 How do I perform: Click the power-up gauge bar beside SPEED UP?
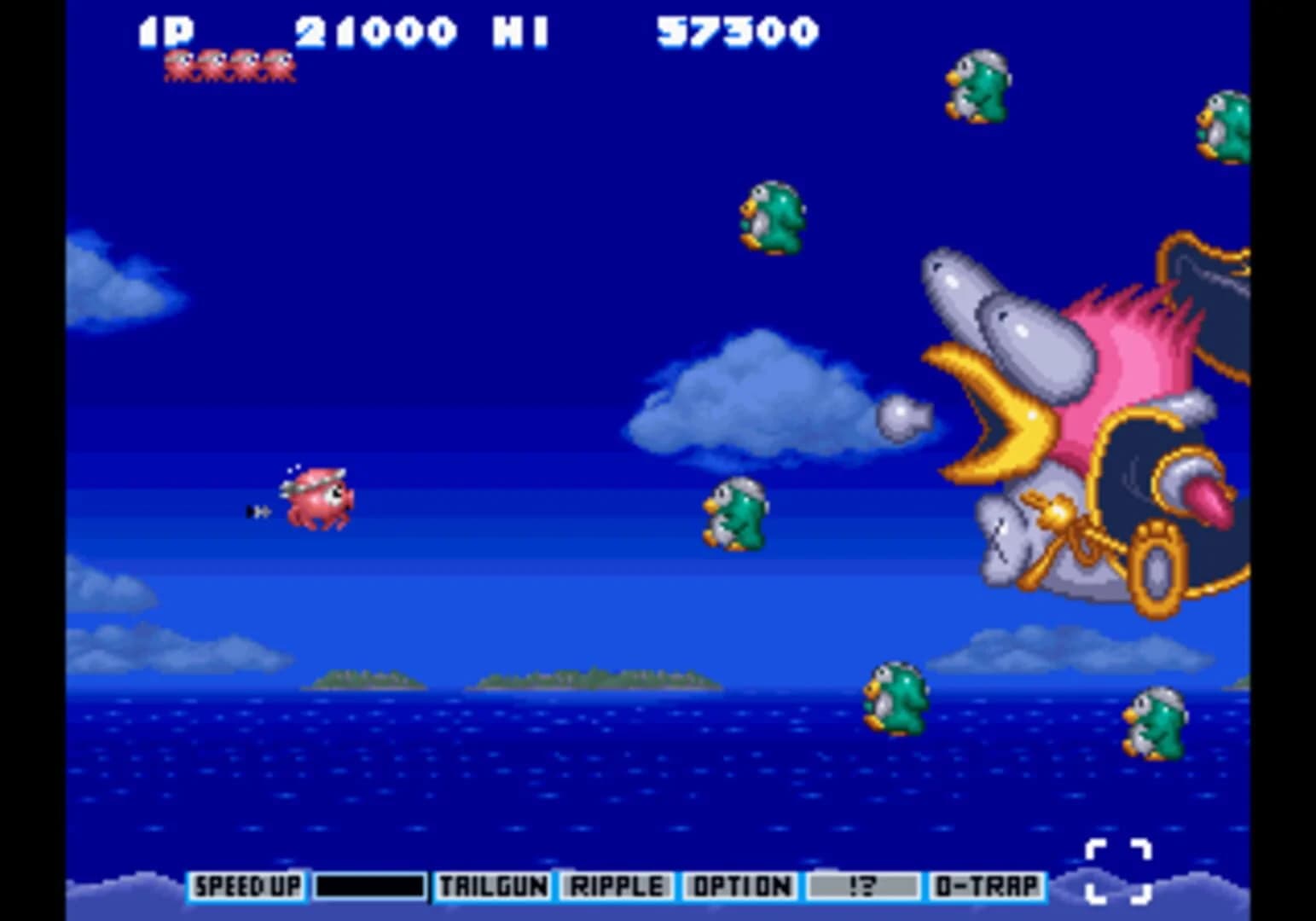(368, 887)
